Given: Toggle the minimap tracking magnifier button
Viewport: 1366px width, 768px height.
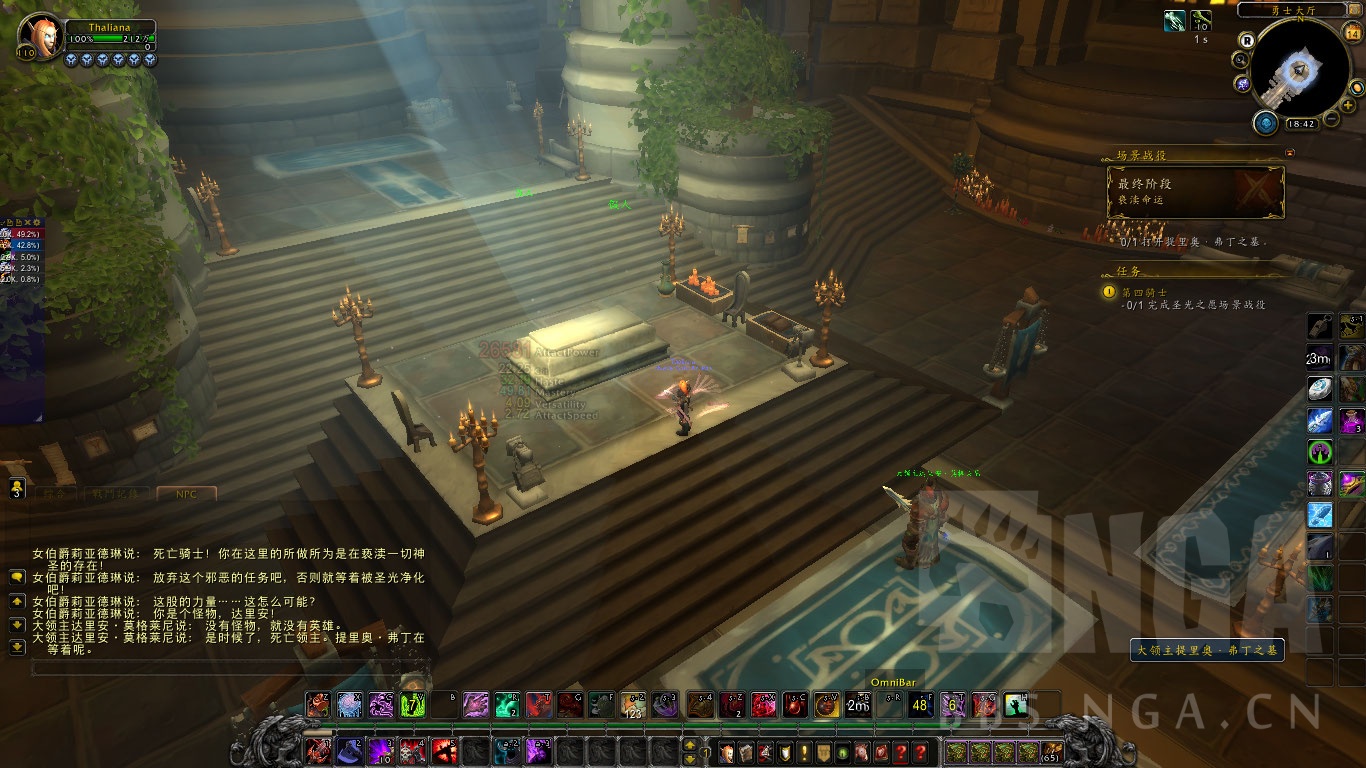Looking at the screenshot, I should [1240, 60].
